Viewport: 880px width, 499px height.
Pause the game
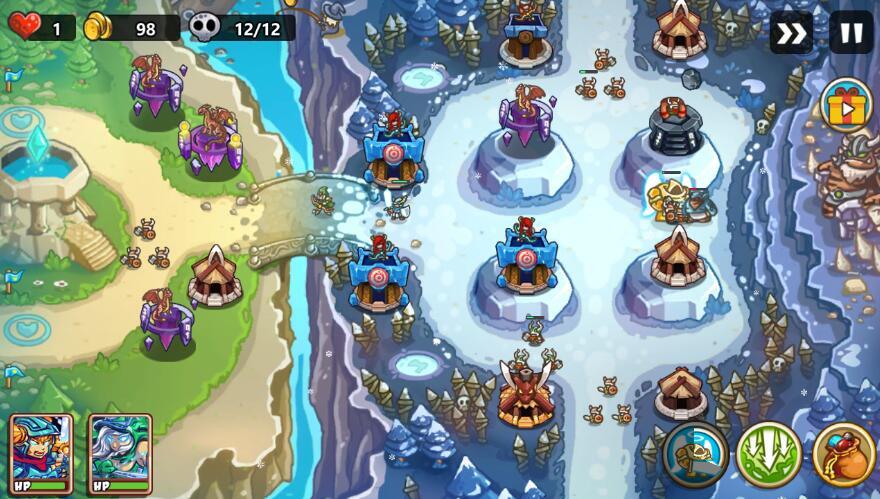tap(851, 33)
